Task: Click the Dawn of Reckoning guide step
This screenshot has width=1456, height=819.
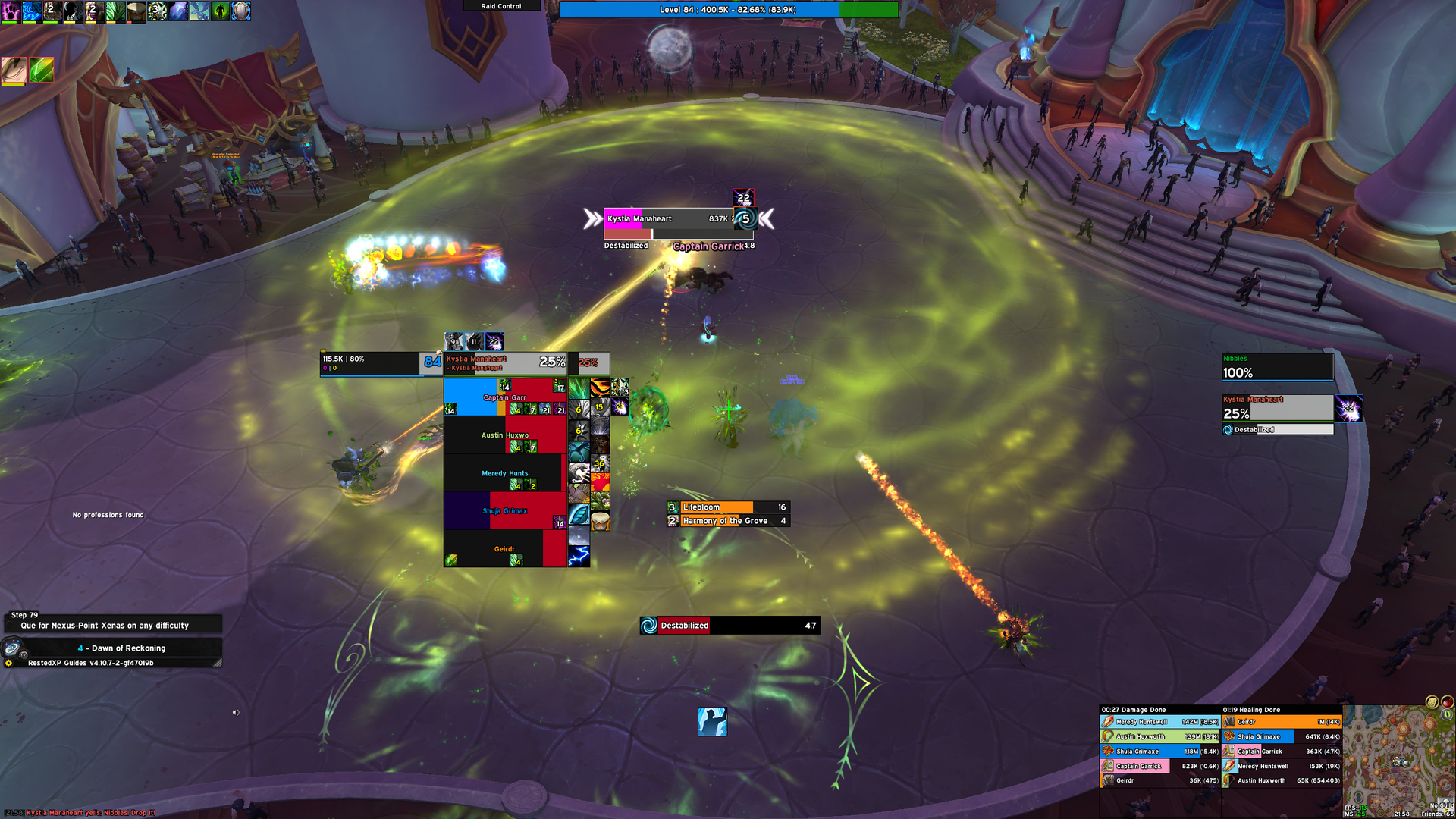Action: tap(121, 648)
